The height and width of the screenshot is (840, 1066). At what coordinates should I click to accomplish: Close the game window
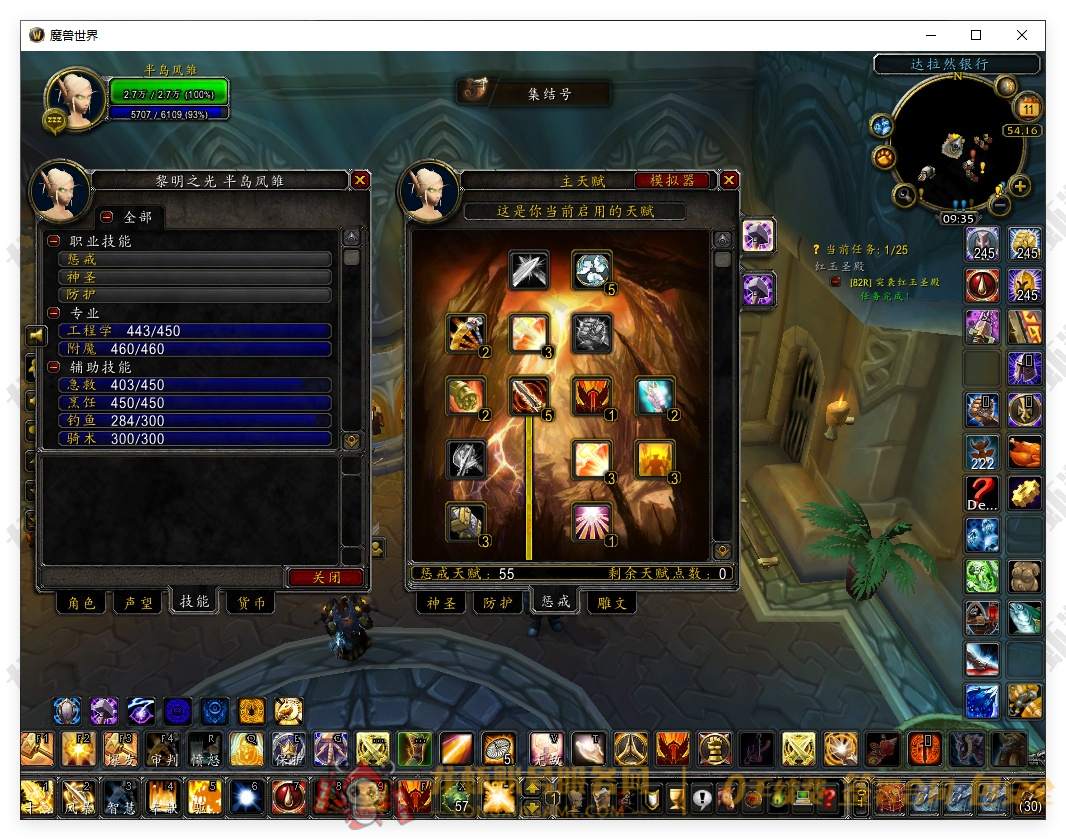click(1021, 35)
